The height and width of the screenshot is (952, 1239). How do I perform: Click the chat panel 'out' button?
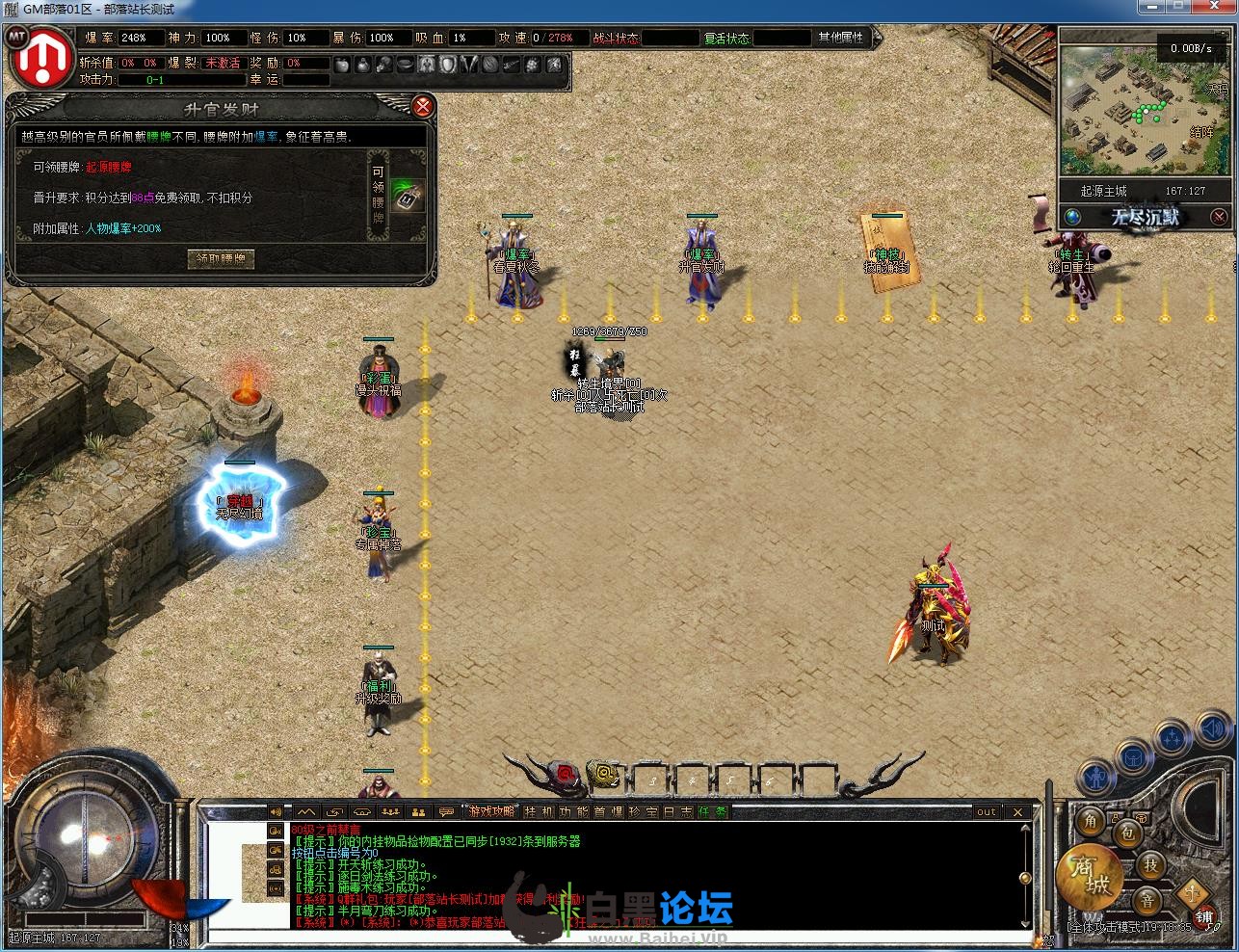click(x=986, y=812)
